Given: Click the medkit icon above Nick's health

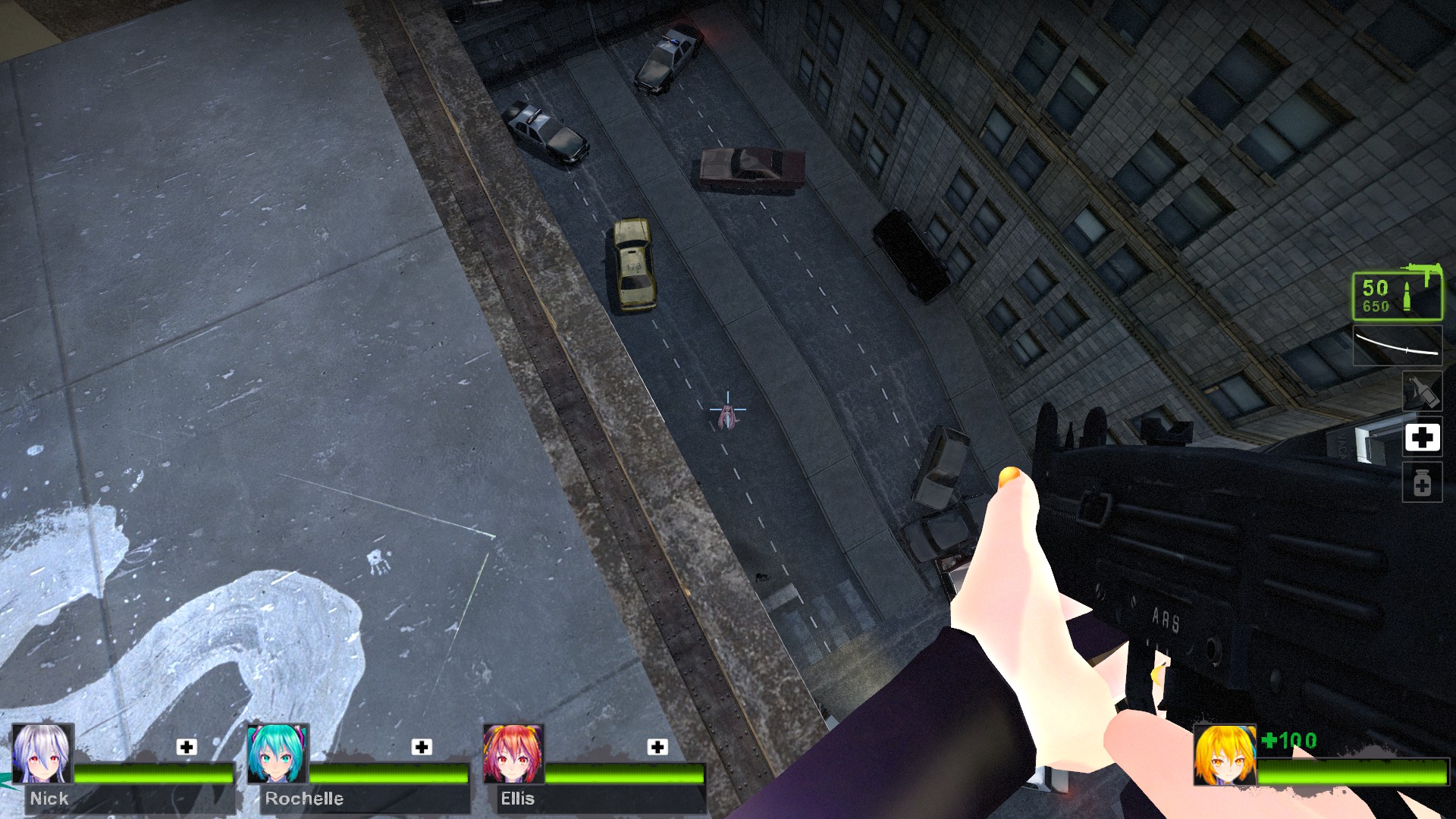Looking at the screenshot, I should (x=187, y=747).
